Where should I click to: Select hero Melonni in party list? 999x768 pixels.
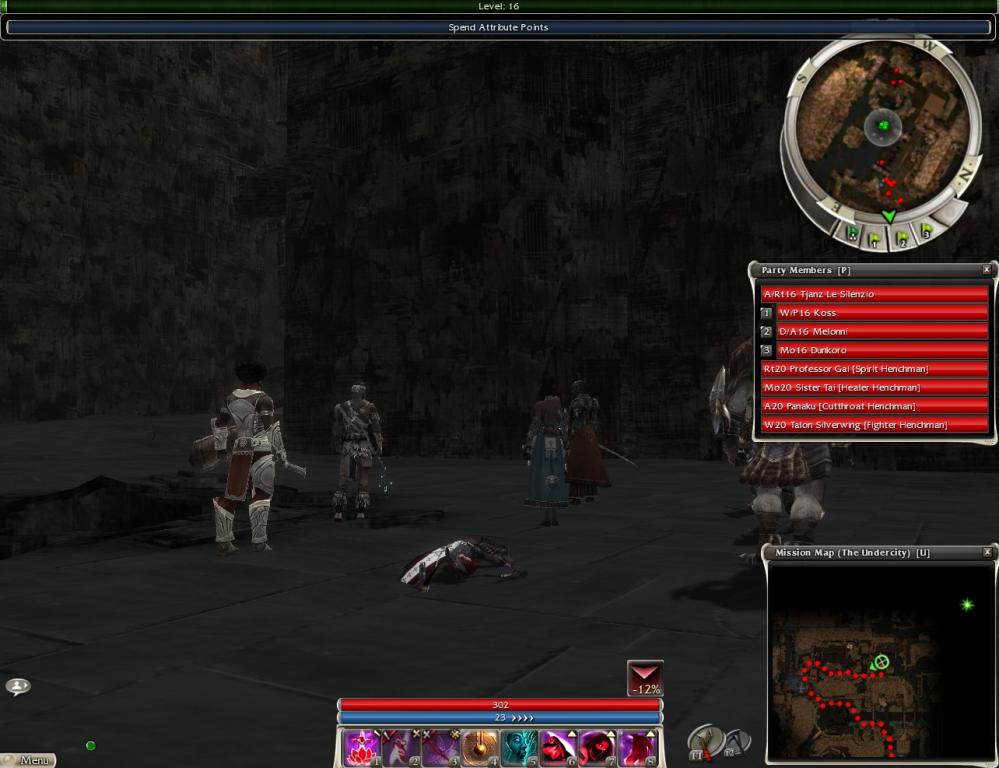tap(882, 332)
